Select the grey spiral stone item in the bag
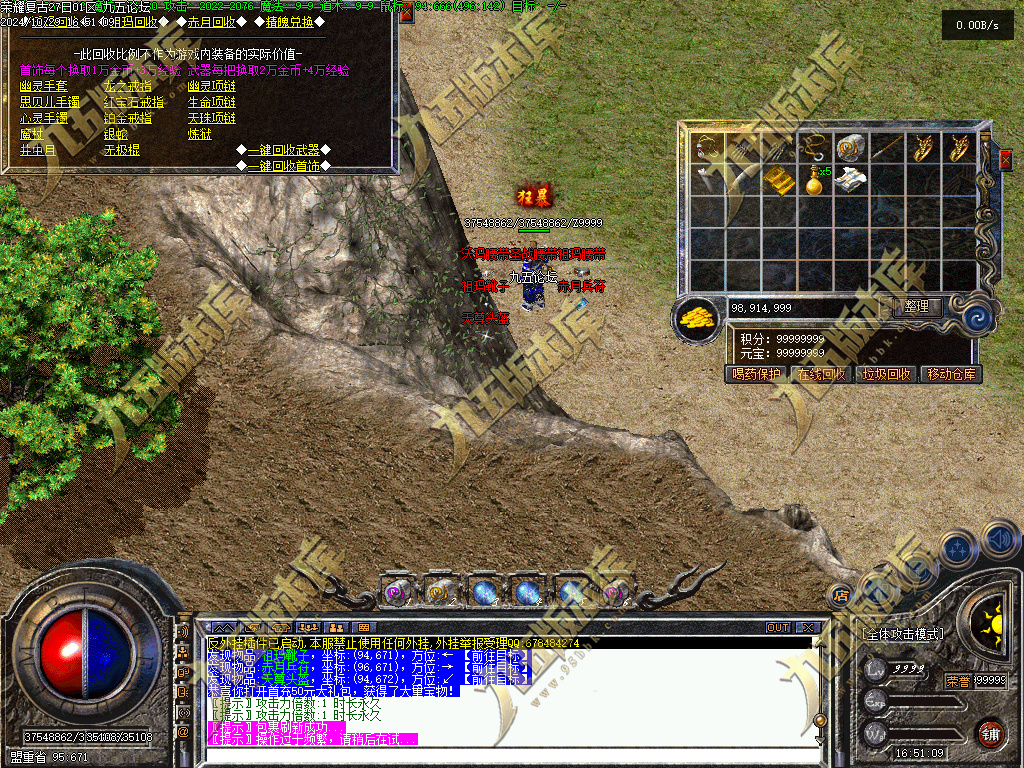The height and width of the screenshot is (768, 1024). click(x=849, y=148)
